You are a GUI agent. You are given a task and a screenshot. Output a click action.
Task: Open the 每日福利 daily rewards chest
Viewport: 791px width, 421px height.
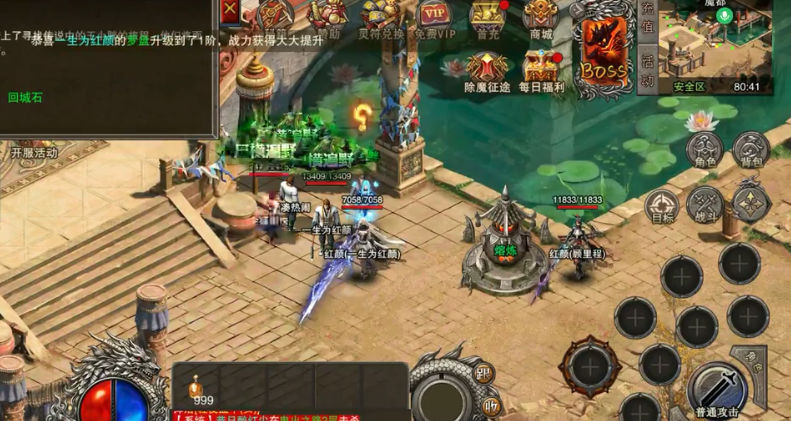542,70
